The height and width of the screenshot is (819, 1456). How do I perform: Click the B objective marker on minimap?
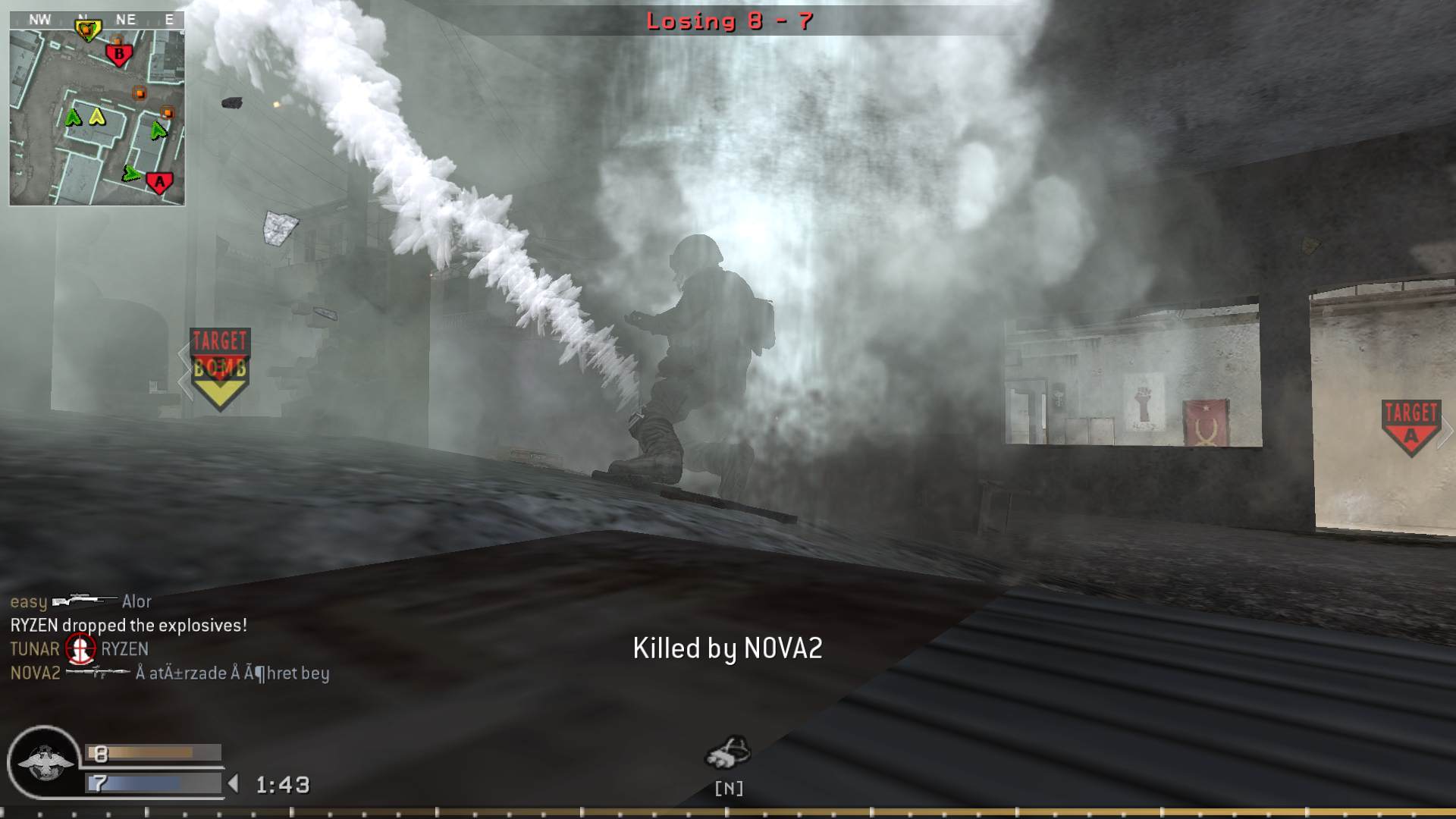point(119,54)
